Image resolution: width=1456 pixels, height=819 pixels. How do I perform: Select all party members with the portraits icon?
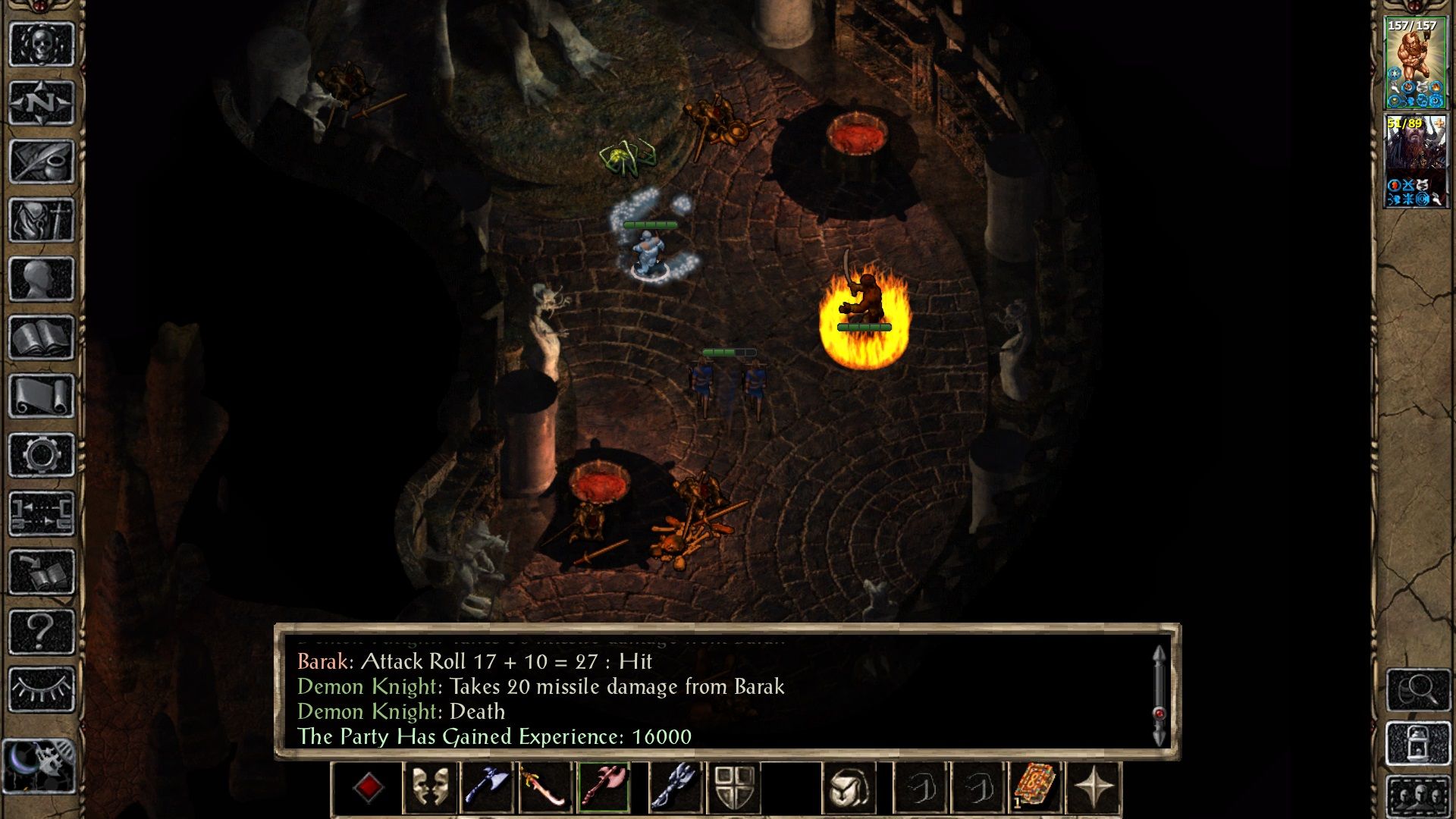click(1418, 795)
